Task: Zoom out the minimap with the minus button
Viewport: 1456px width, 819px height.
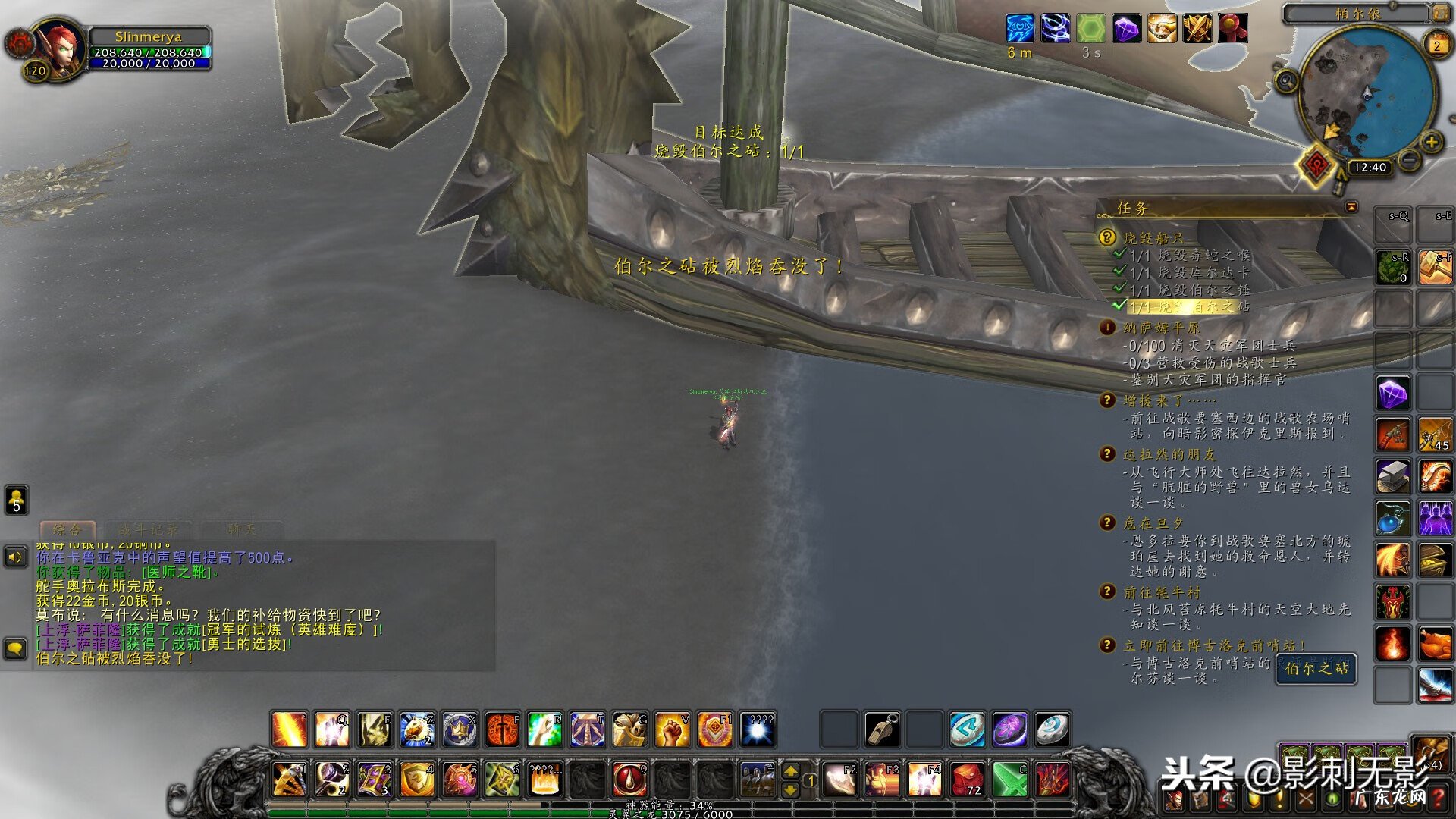Action: [x=1409, y=159]
